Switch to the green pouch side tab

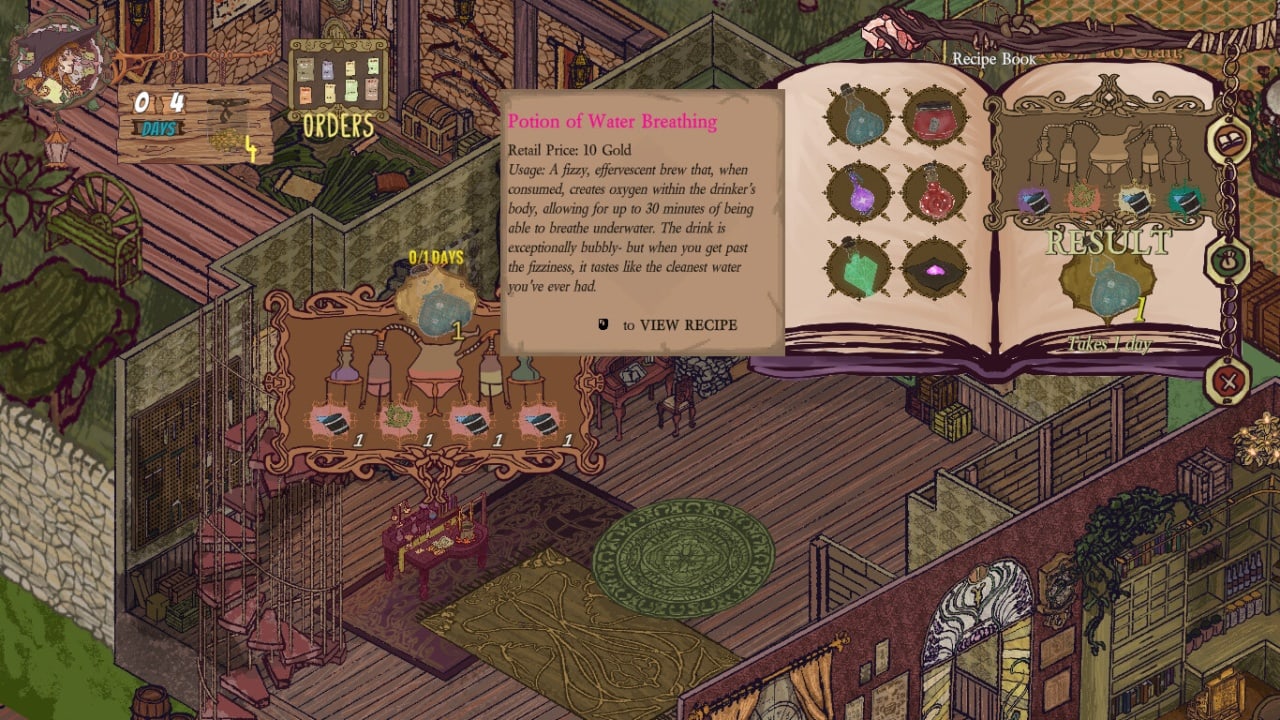1229,264
